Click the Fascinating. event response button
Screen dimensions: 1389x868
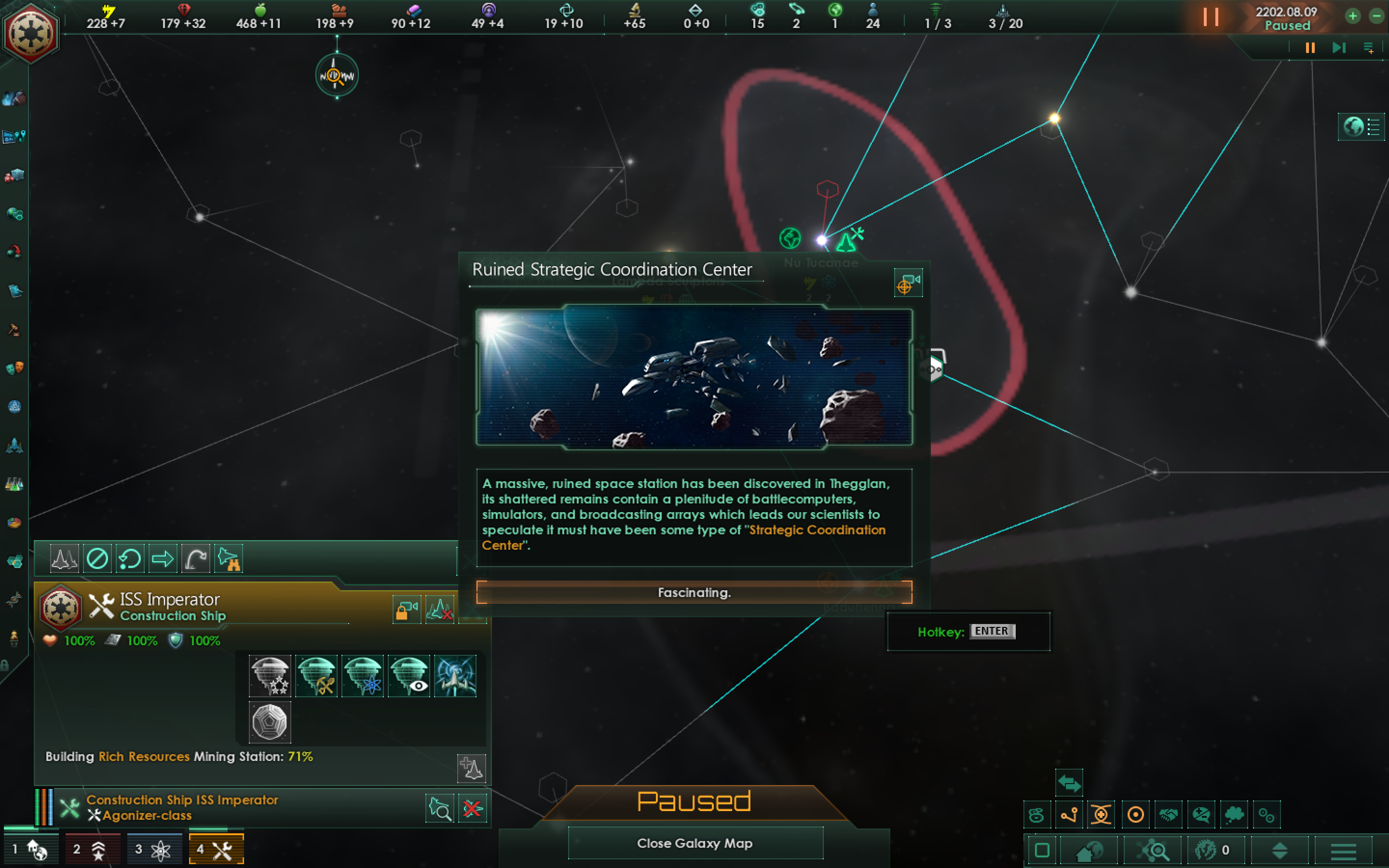pos(694,593)
